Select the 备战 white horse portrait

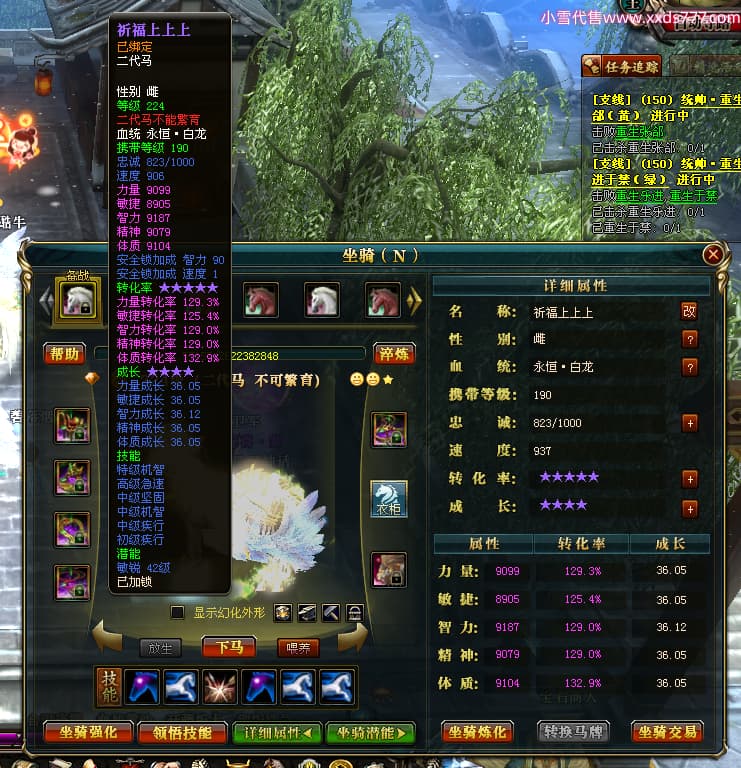(x=79, y=300)
